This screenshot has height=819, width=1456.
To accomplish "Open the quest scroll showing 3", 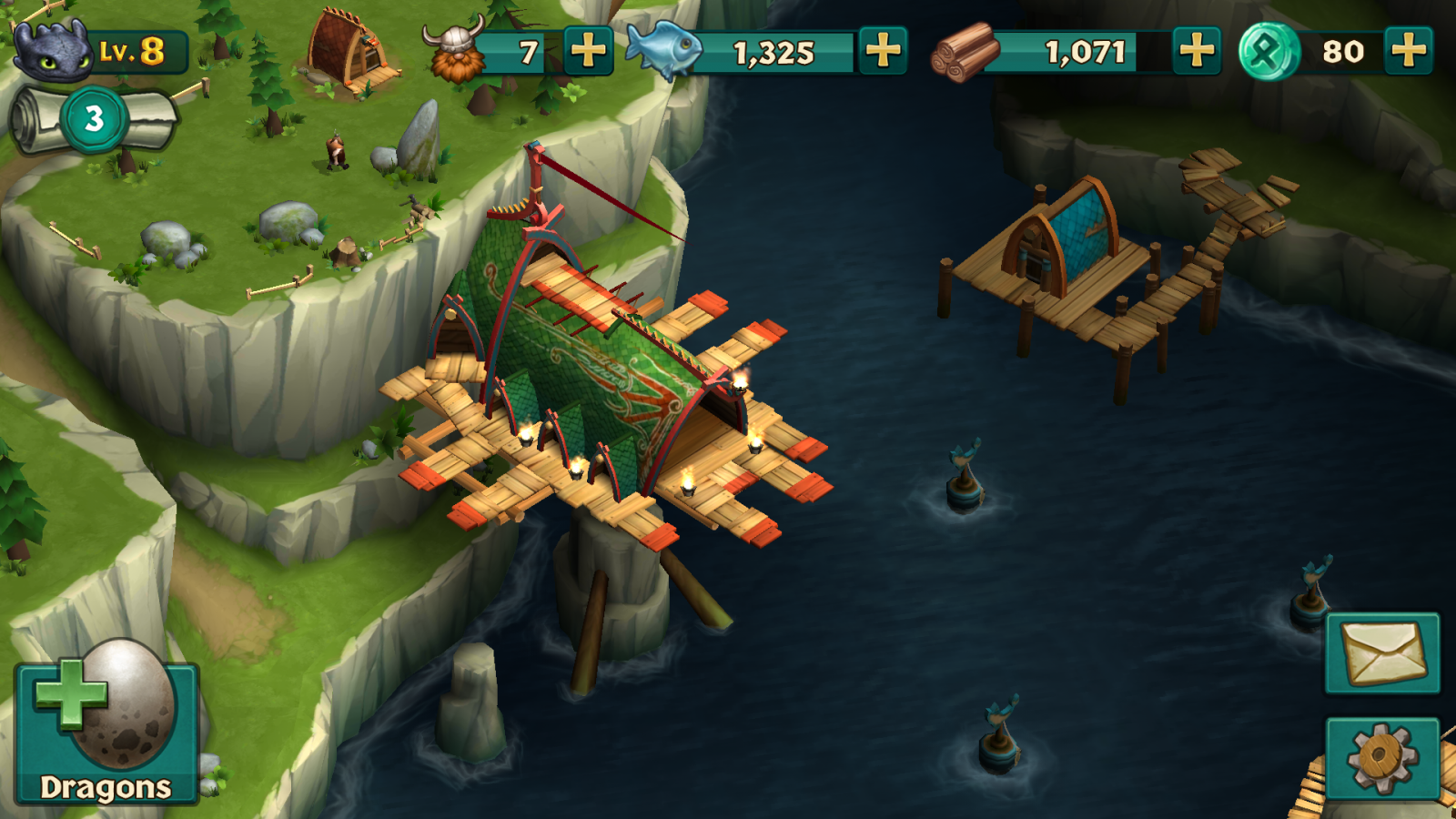I will tap(94, 119).
